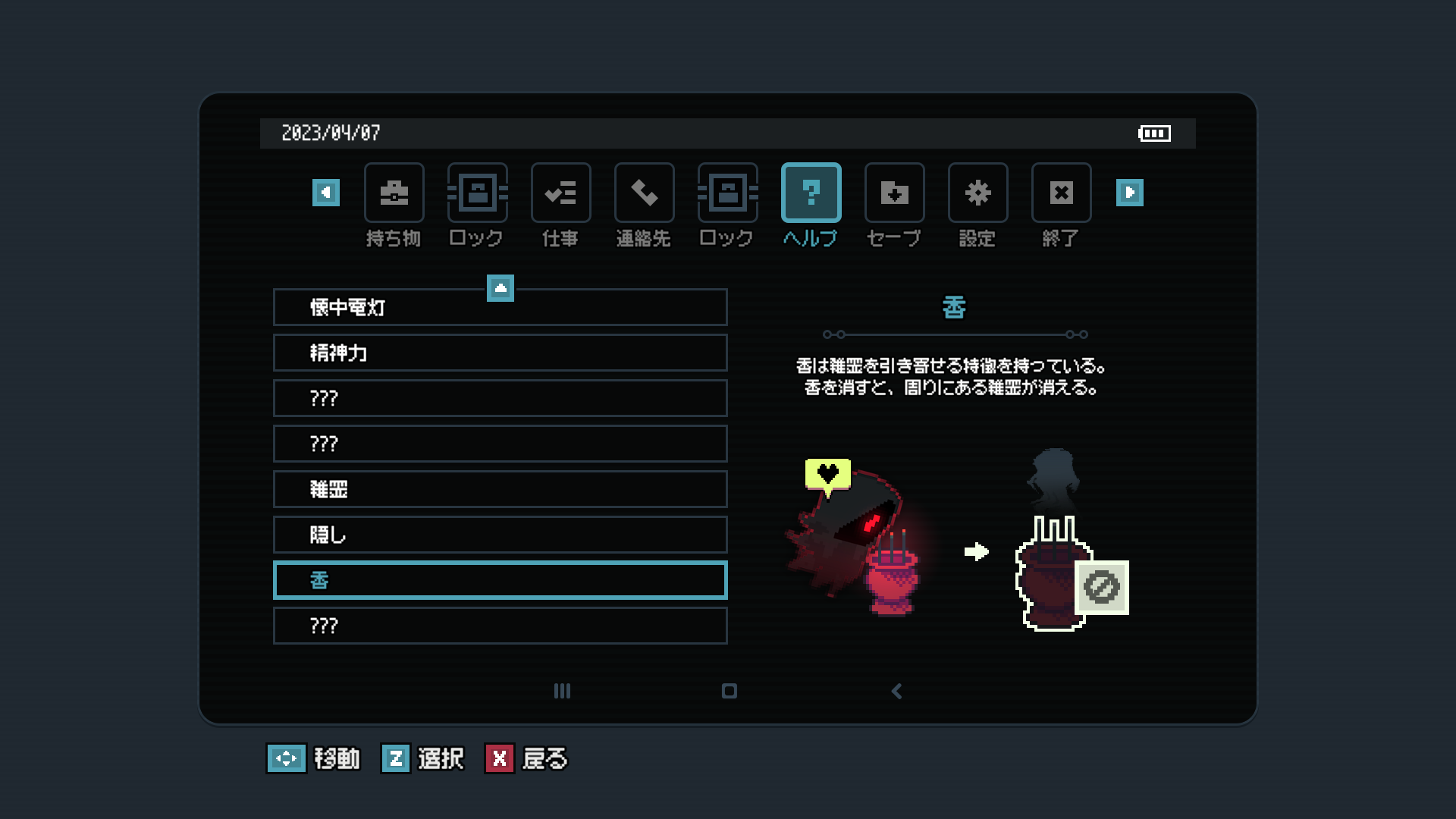Select the 懐中電灯 help entry

[x=500, y=307]
